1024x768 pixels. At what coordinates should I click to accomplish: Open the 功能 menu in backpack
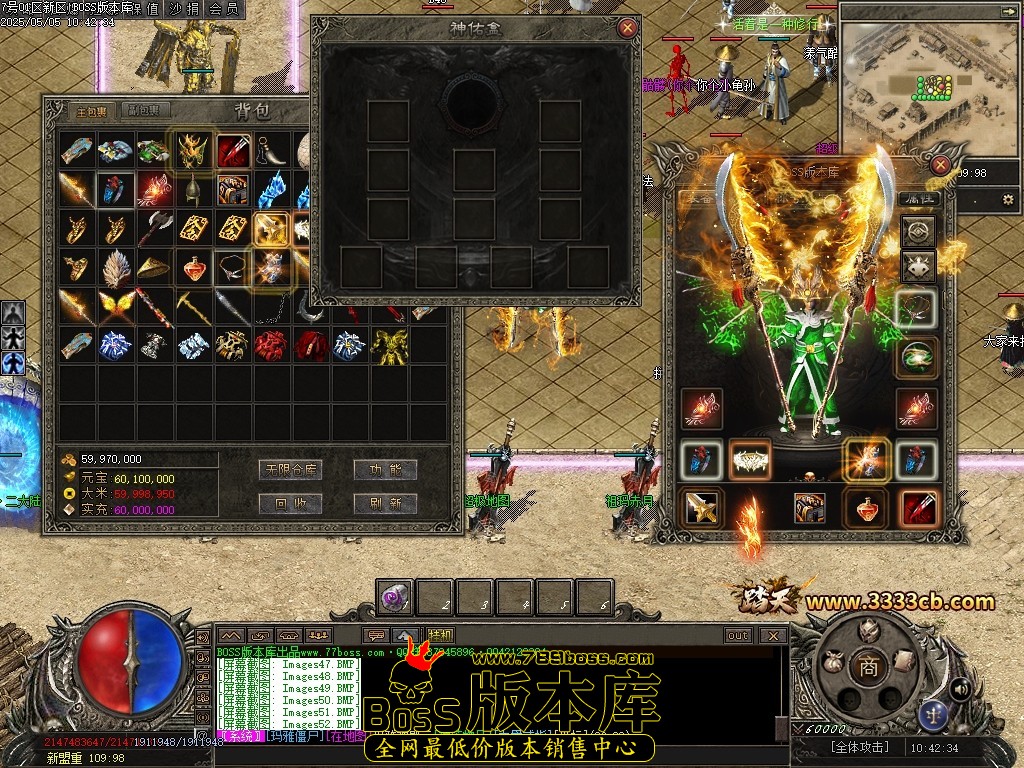385,469
